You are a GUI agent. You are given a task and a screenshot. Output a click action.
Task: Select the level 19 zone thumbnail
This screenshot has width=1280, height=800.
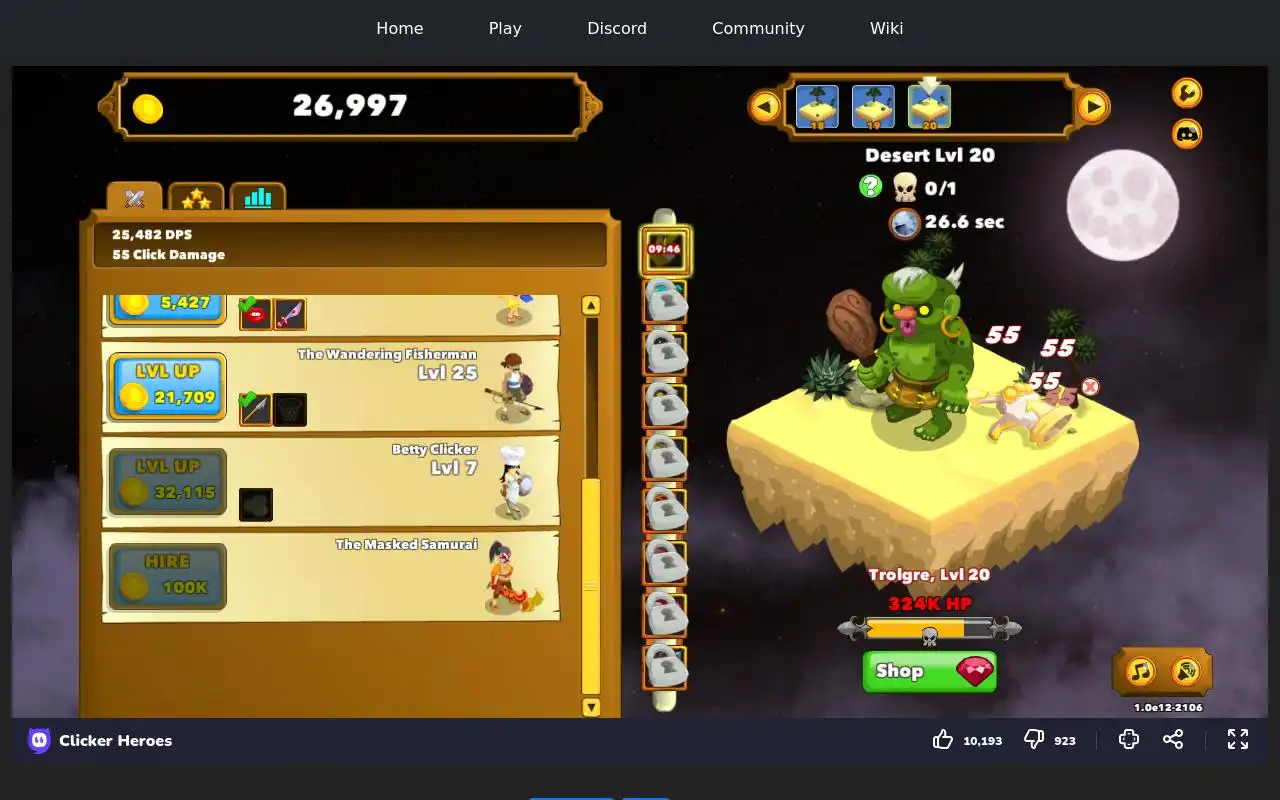873,107
